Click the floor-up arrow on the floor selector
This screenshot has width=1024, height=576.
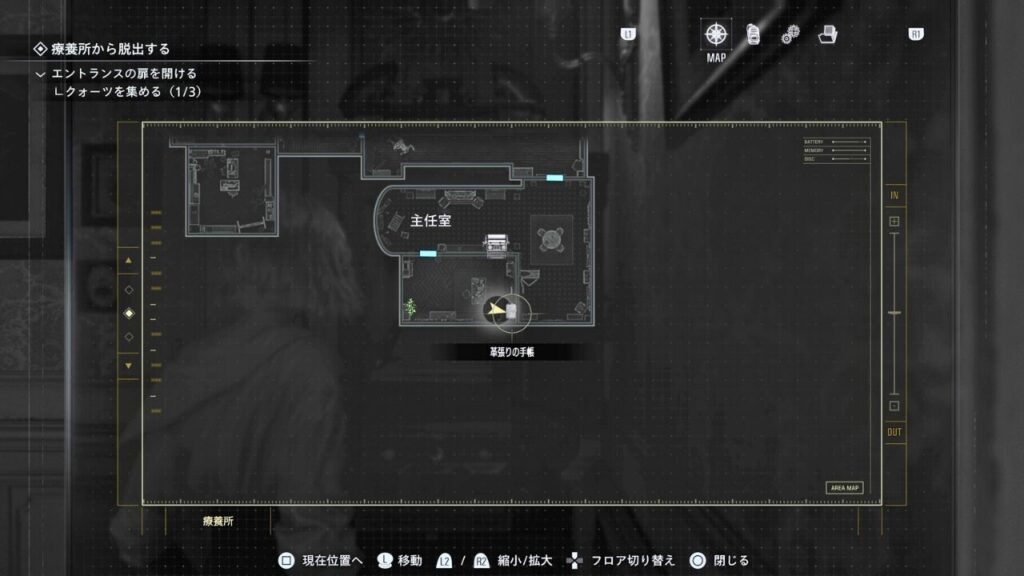(128, 261)
